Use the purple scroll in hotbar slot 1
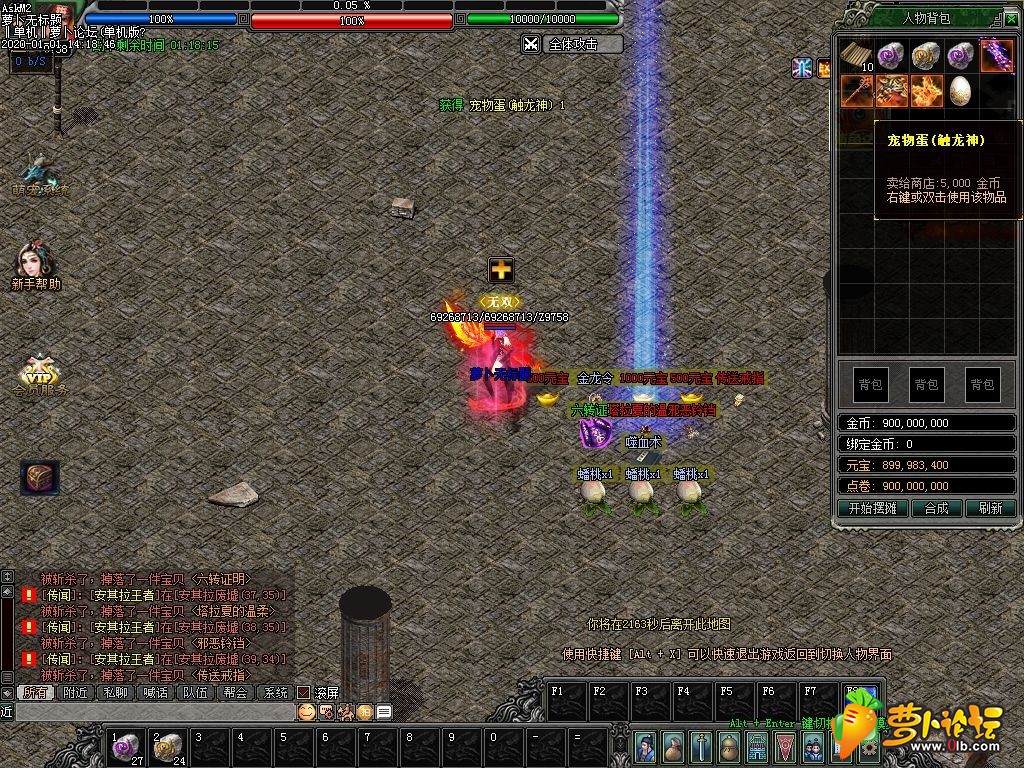 coord(126,746)
